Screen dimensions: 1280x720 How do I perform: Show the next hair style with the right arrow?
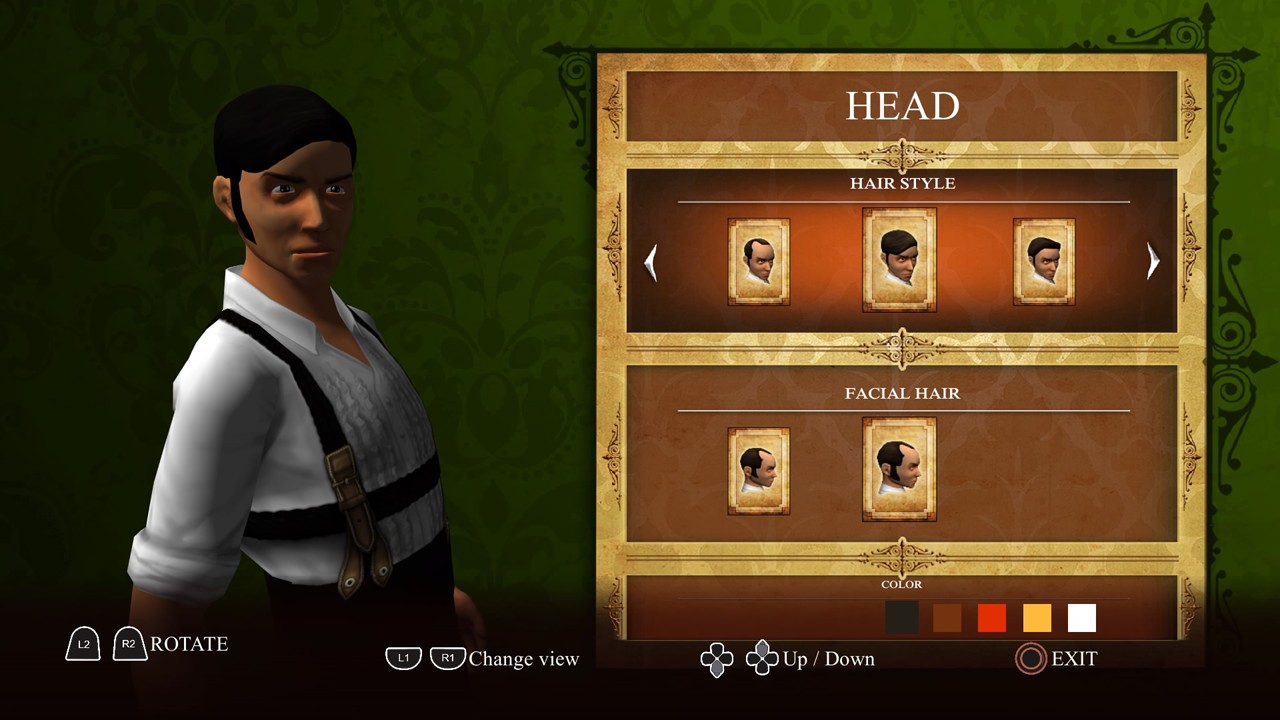pyautogui.click(x=1152, y=261)
